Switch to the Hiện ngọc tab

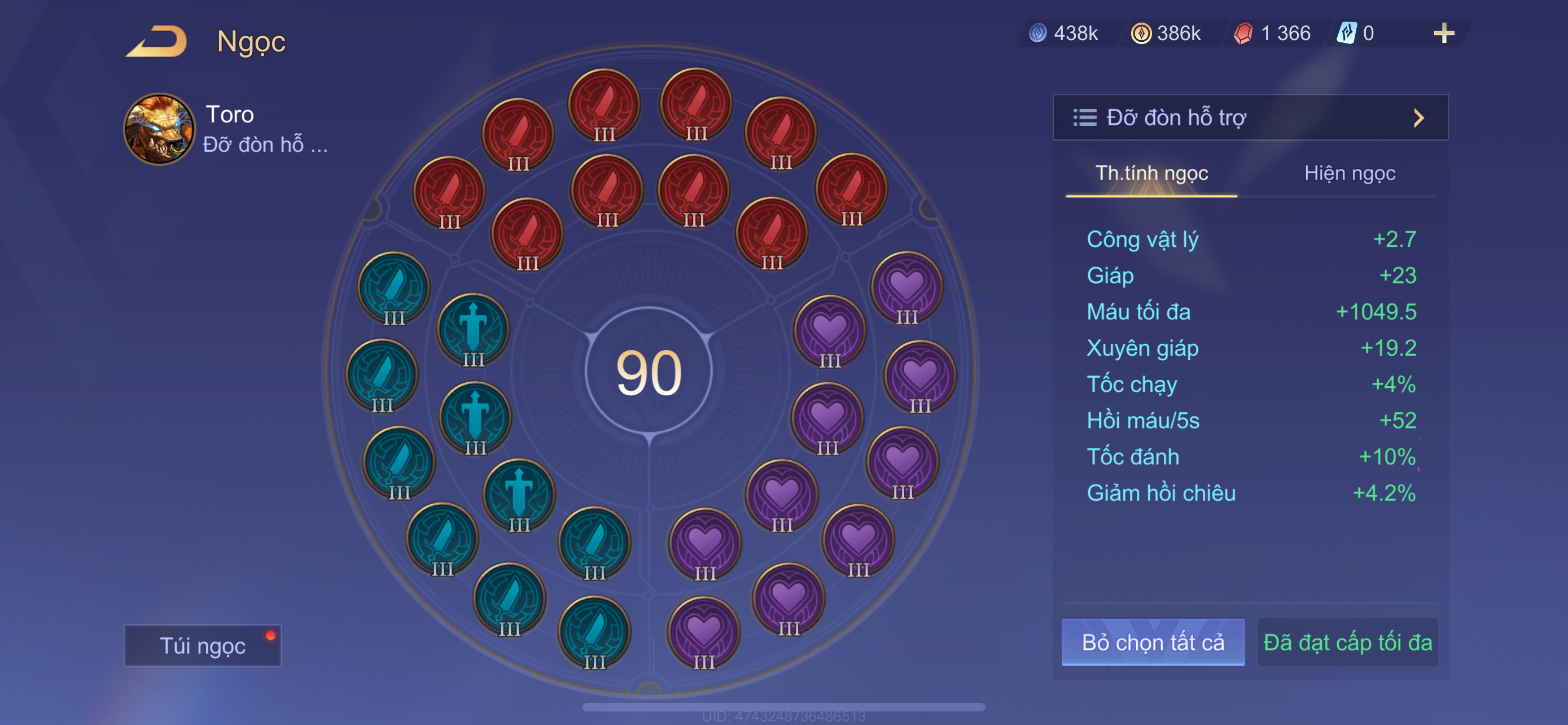1349,173
